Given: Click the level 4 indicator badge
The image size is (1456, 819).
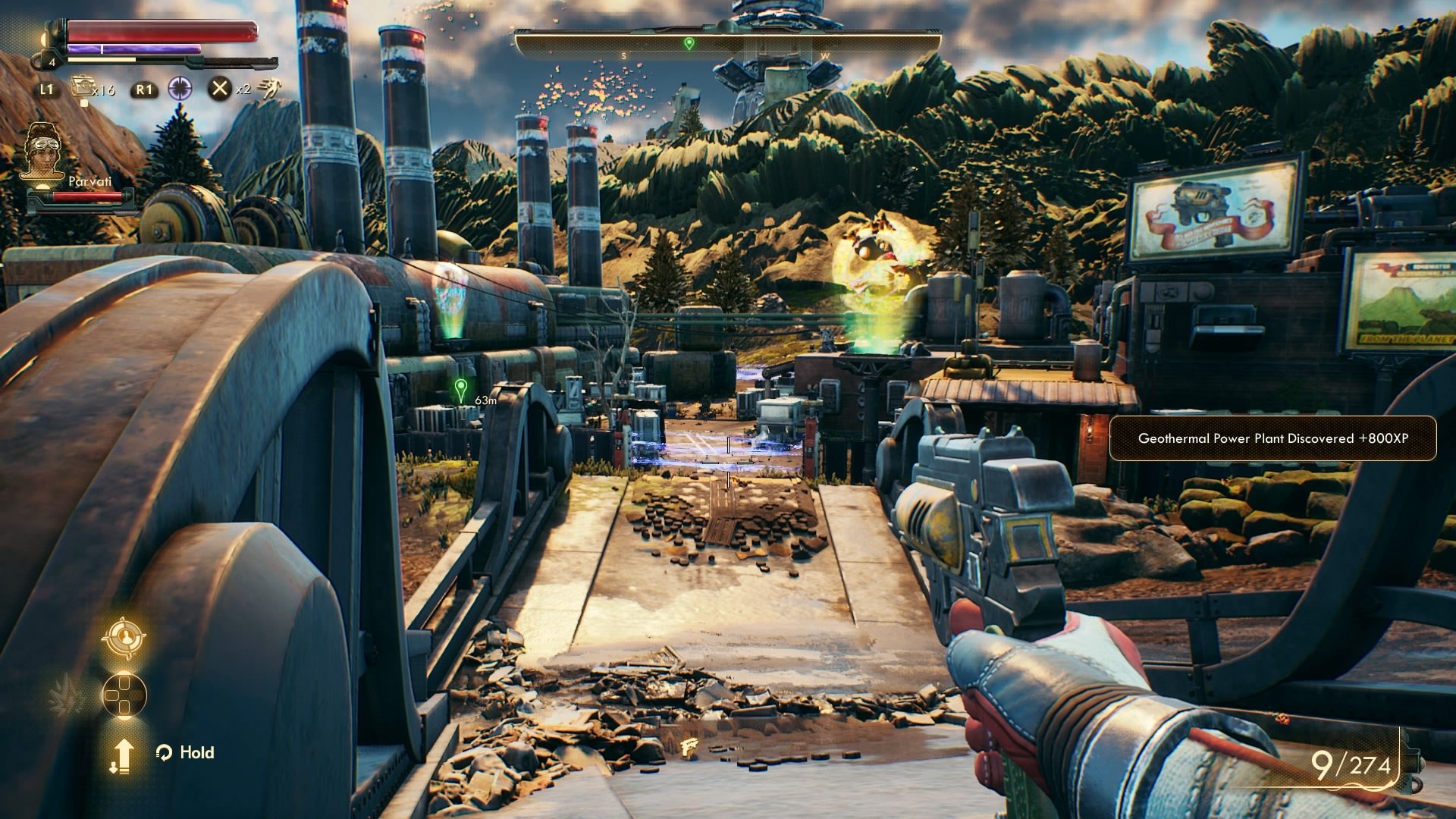Looking at the screenshot, I should (x=52, y=61).
